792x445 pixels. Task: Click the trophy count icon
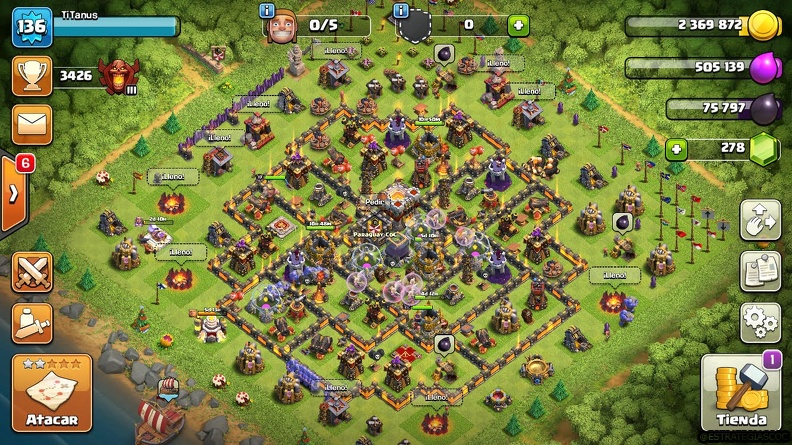pos(31,75)
